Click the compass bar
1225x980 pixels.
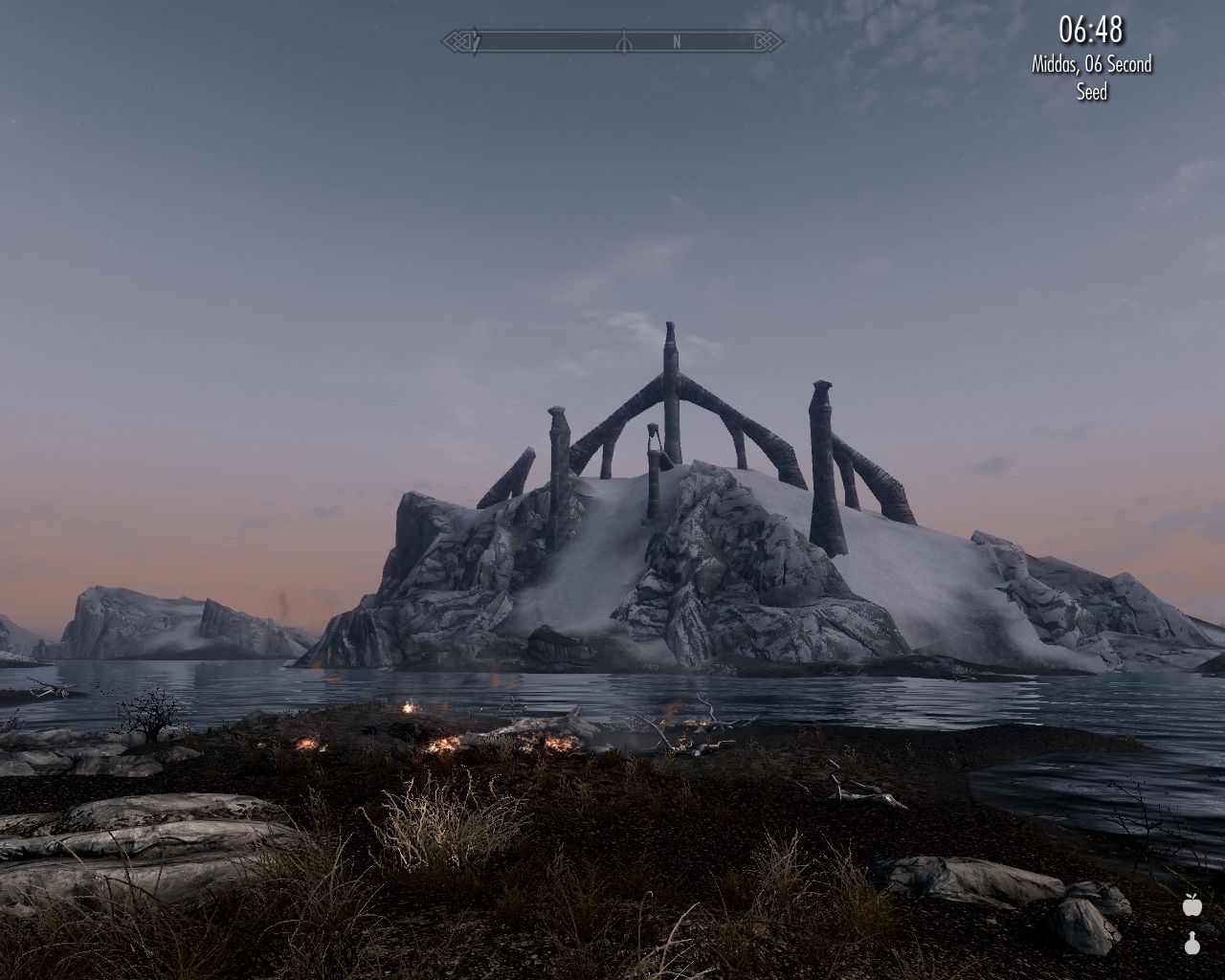pyautogui.click(x=612, y=42)
